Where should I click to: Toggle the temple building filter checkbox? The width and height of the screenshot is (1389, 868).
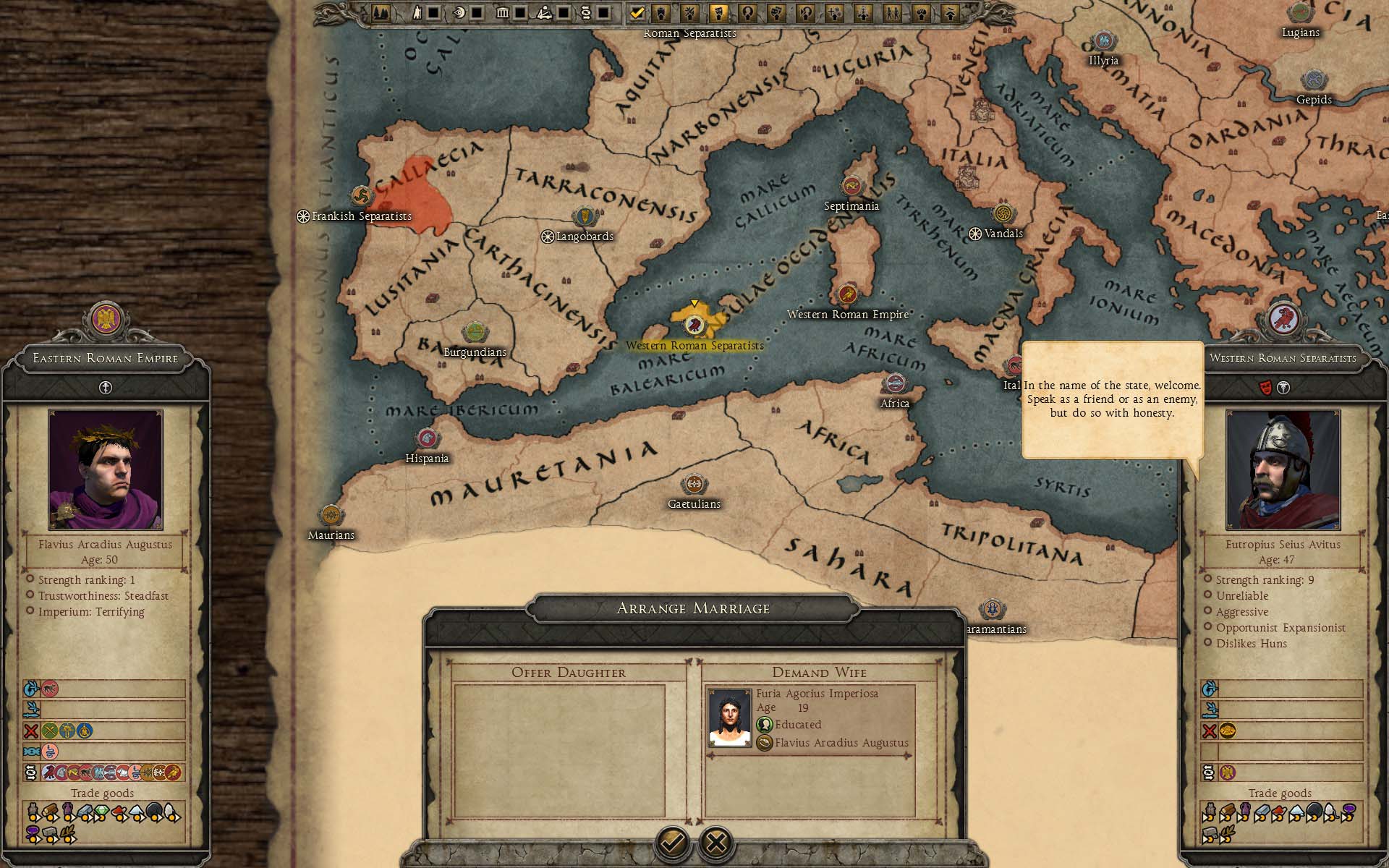519,12
